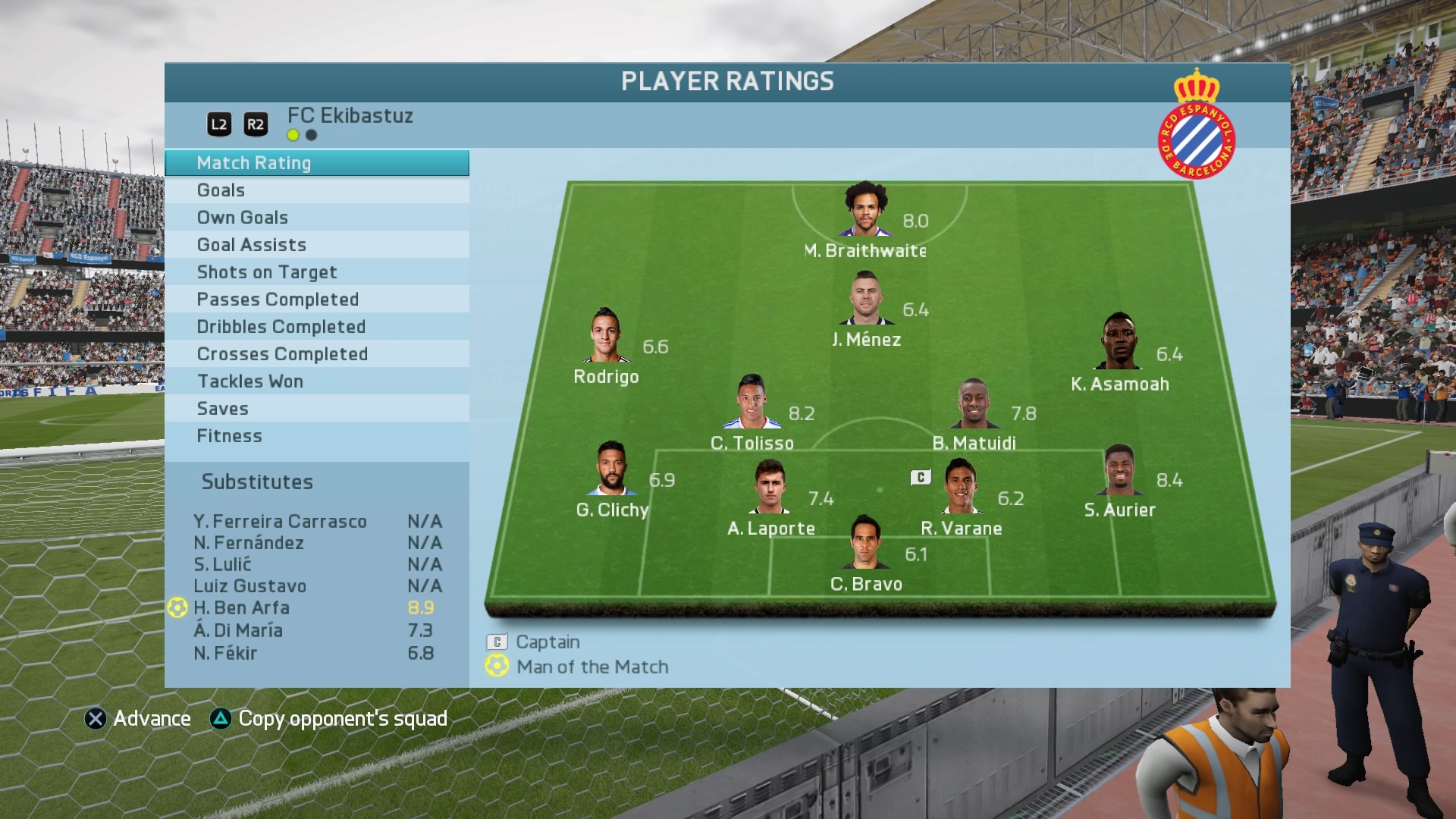Screen dimensions: 1456x819
Task: Open the Saves stat category
Action: coord(316,409)
